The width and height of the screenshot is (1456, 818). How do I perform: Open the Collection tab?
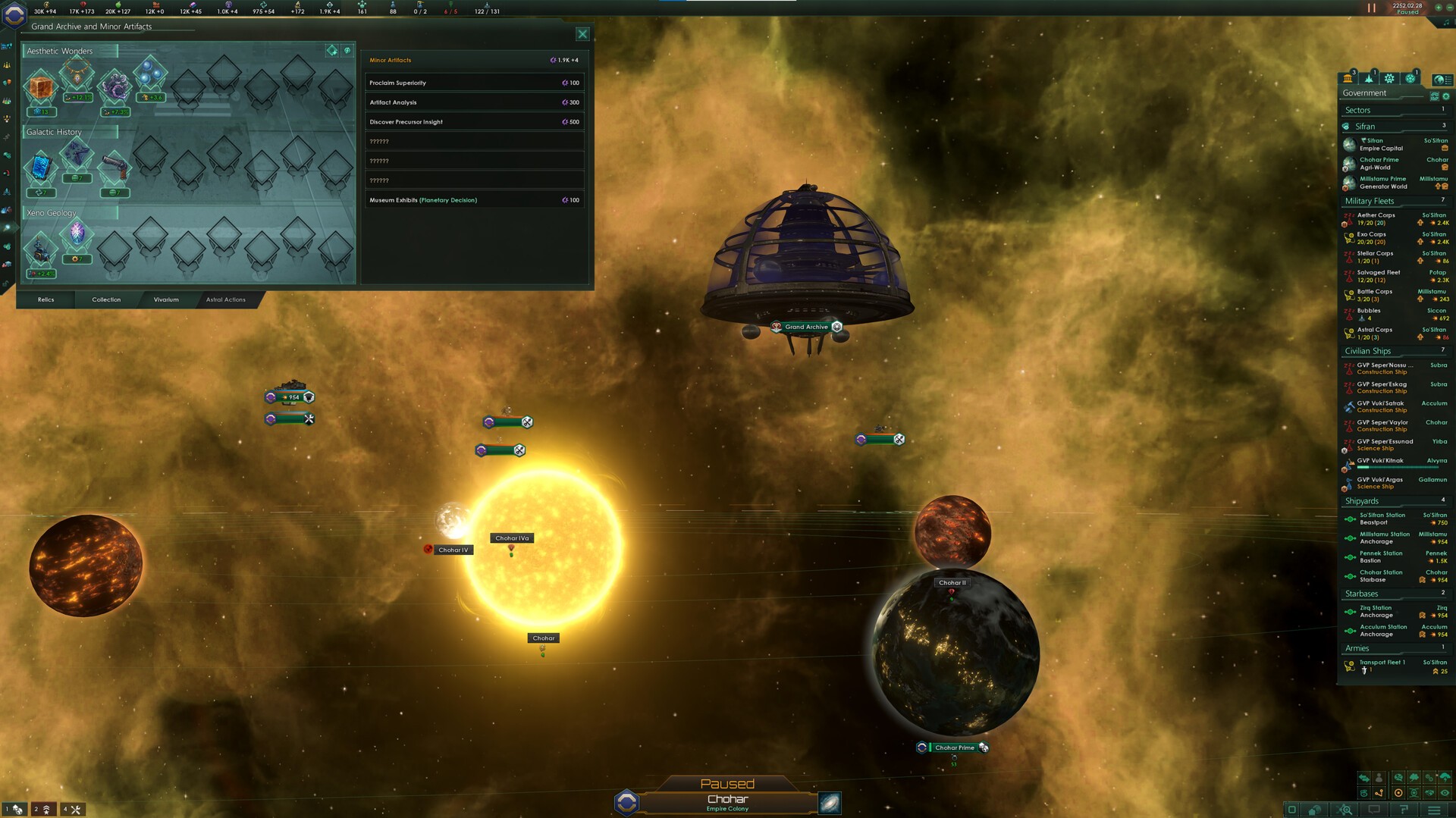[106, 299]
